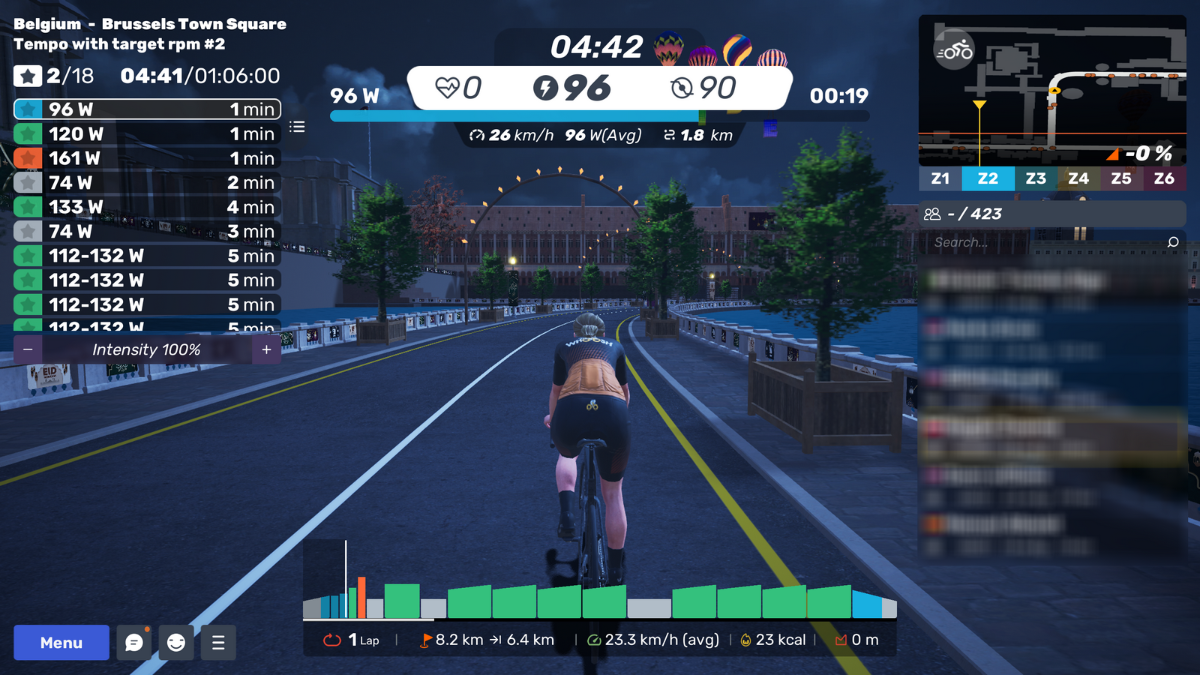The image size is (1200, 675).
Task: Select the 161 W workout interval row
Action: [146, 158]
